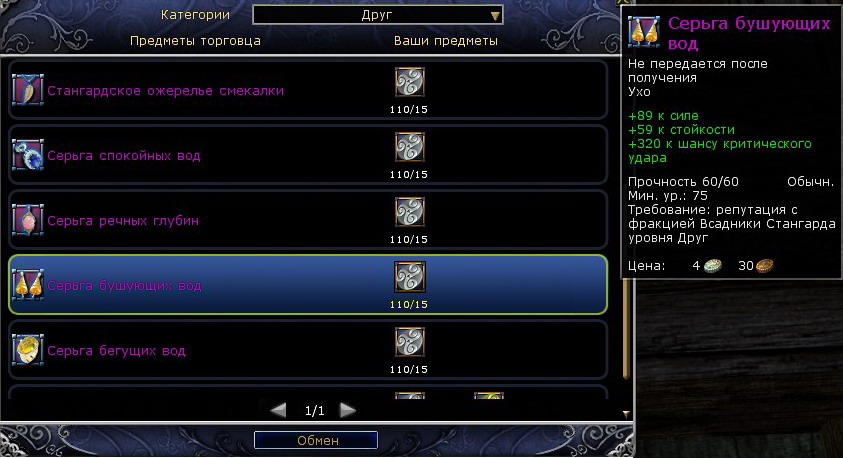Go to the next page arrow

(347, 410)
